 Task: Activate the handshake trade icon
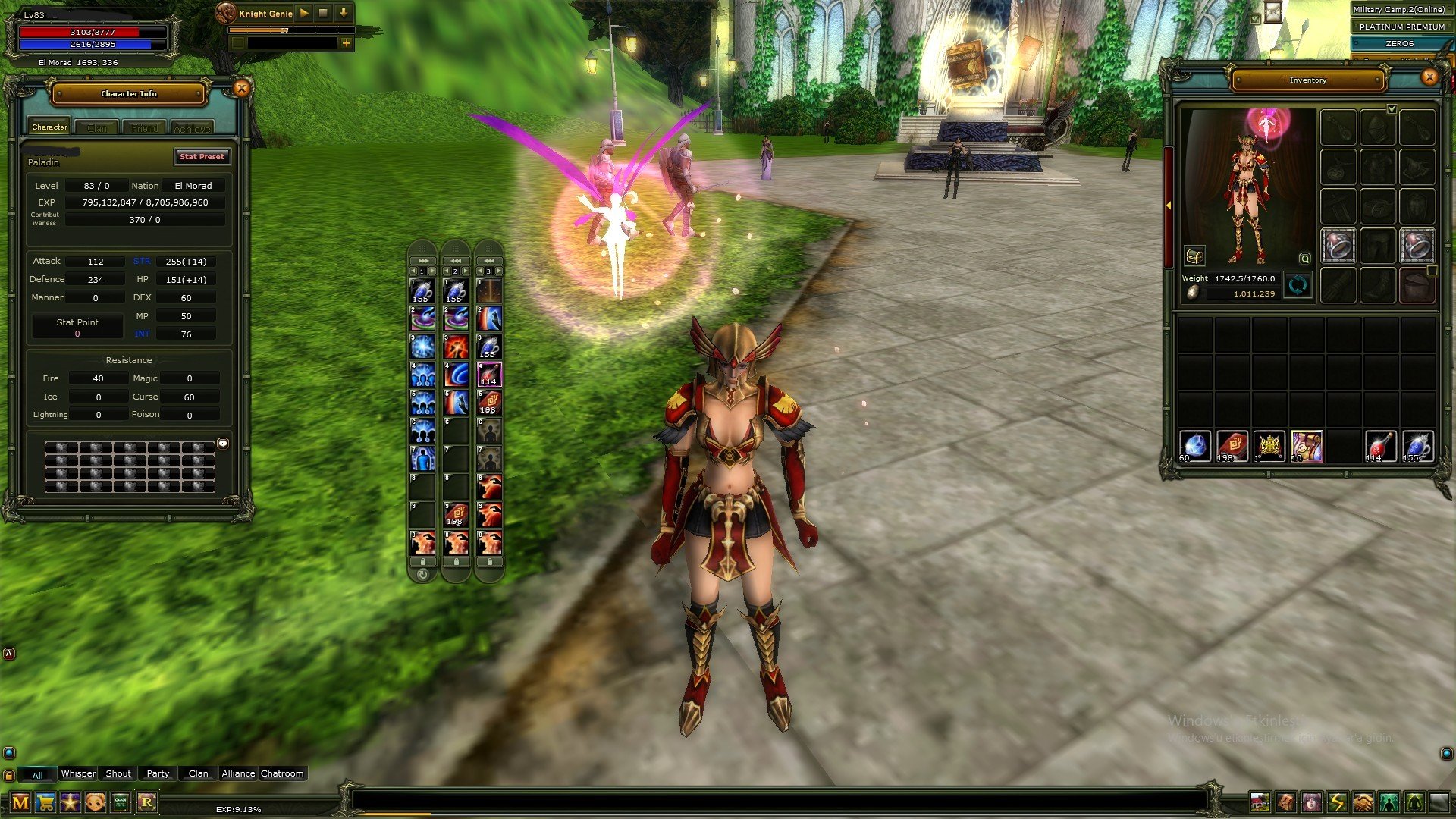[1363, 802]
